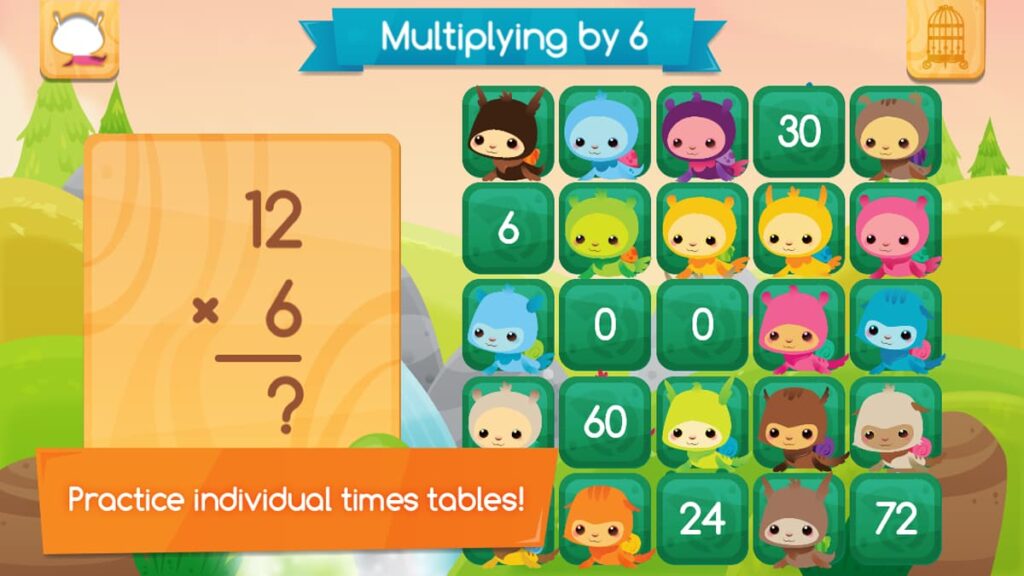Select the dark brown antlered creature tile
The height and width of the screenshot is (576, 1024).
coord(508,132)
